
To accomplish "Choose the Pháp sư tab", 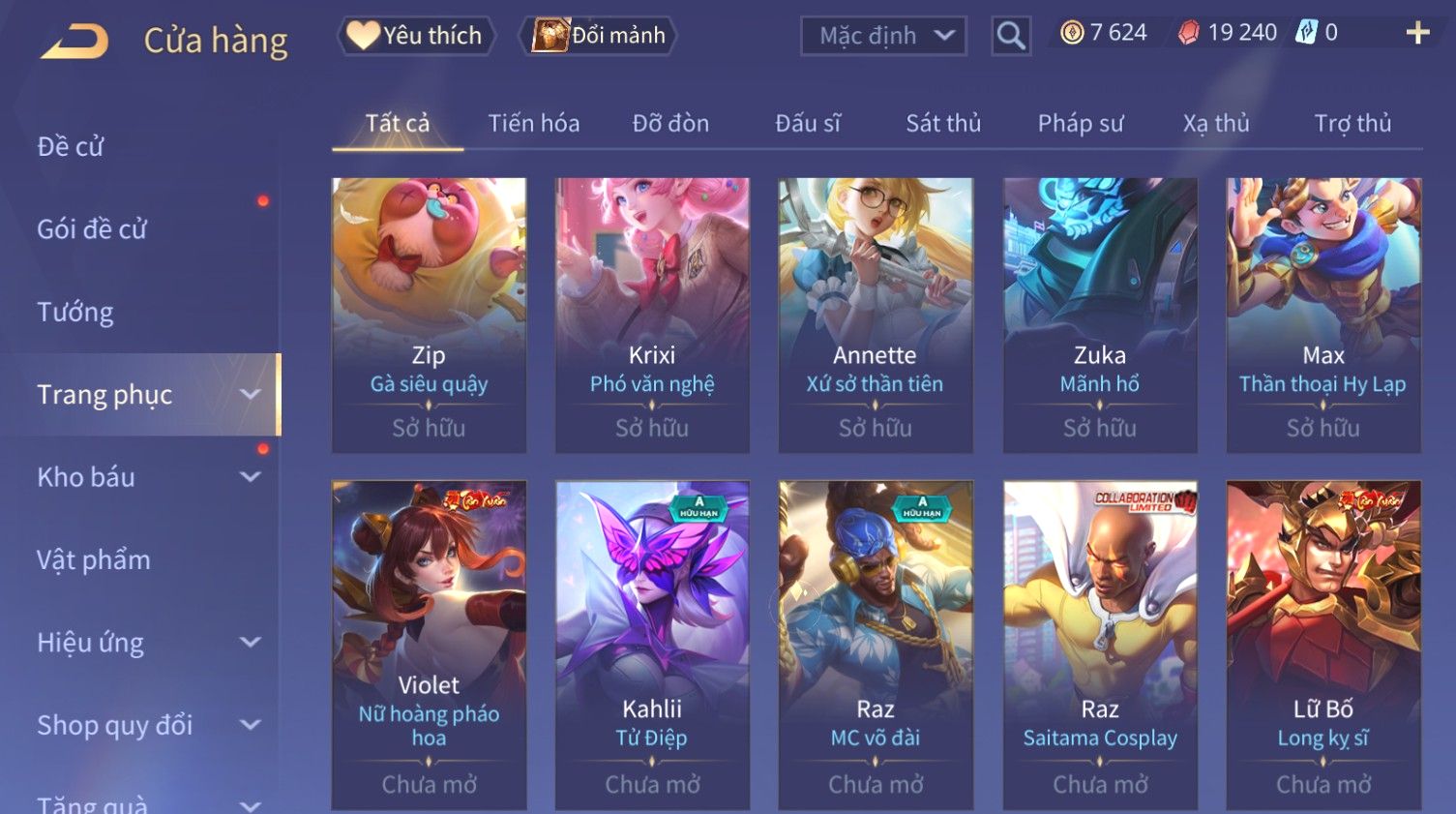I will click(1080, 124).
